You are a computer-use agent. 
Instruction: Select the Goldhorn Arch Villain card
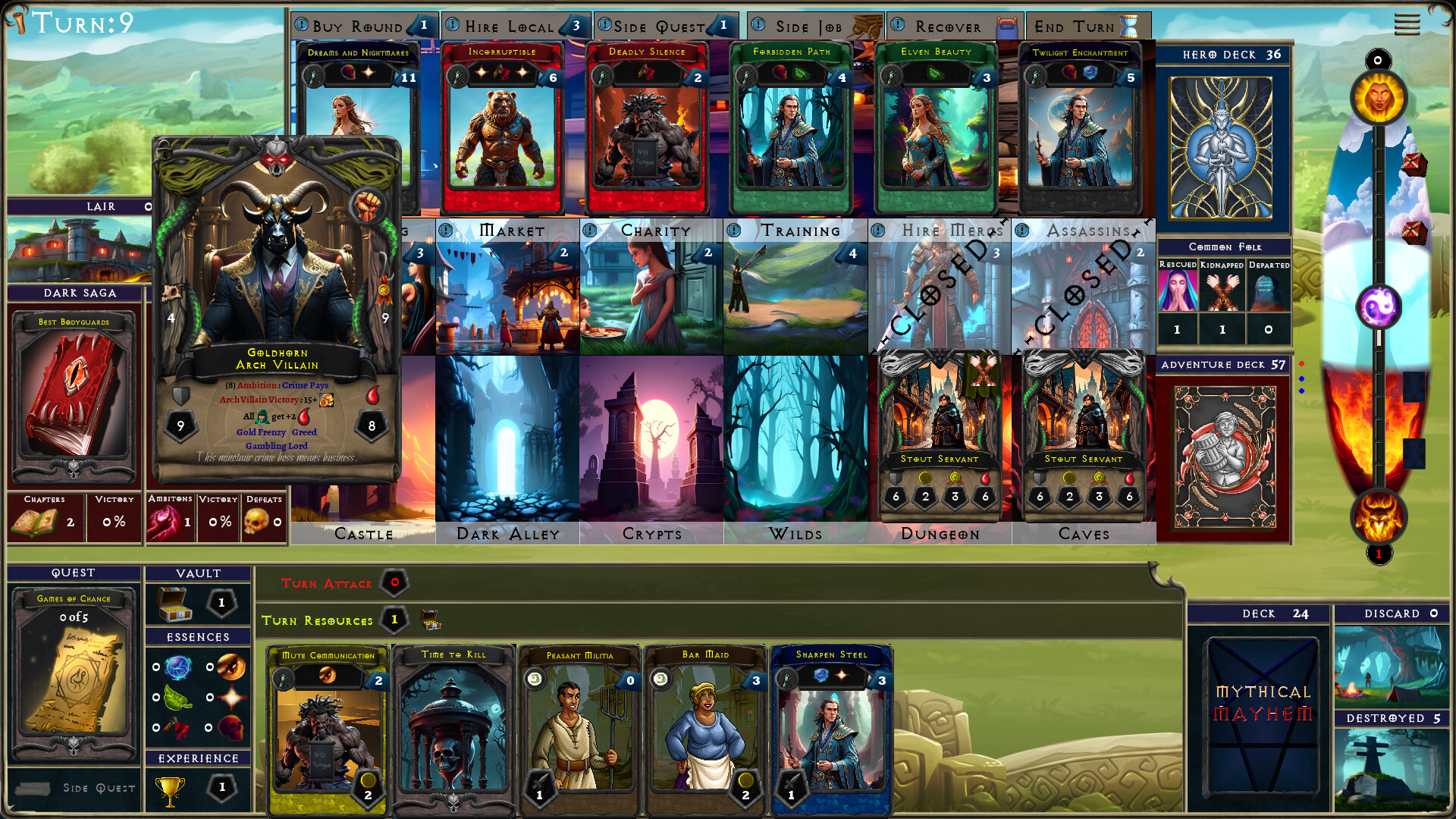pos(278,303)
